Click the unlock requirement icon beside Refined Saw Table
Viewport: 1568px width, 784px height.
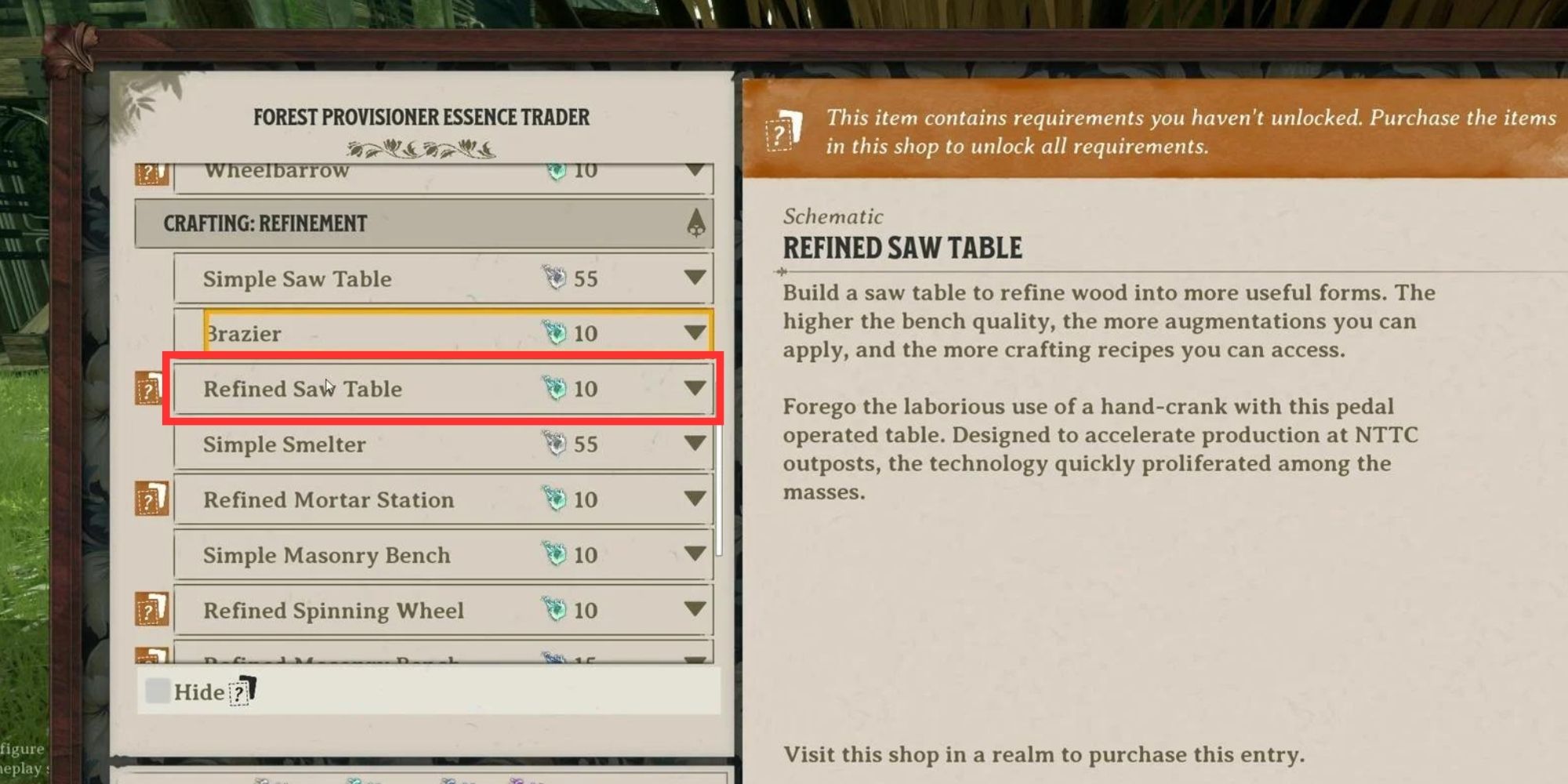[149, 387]
